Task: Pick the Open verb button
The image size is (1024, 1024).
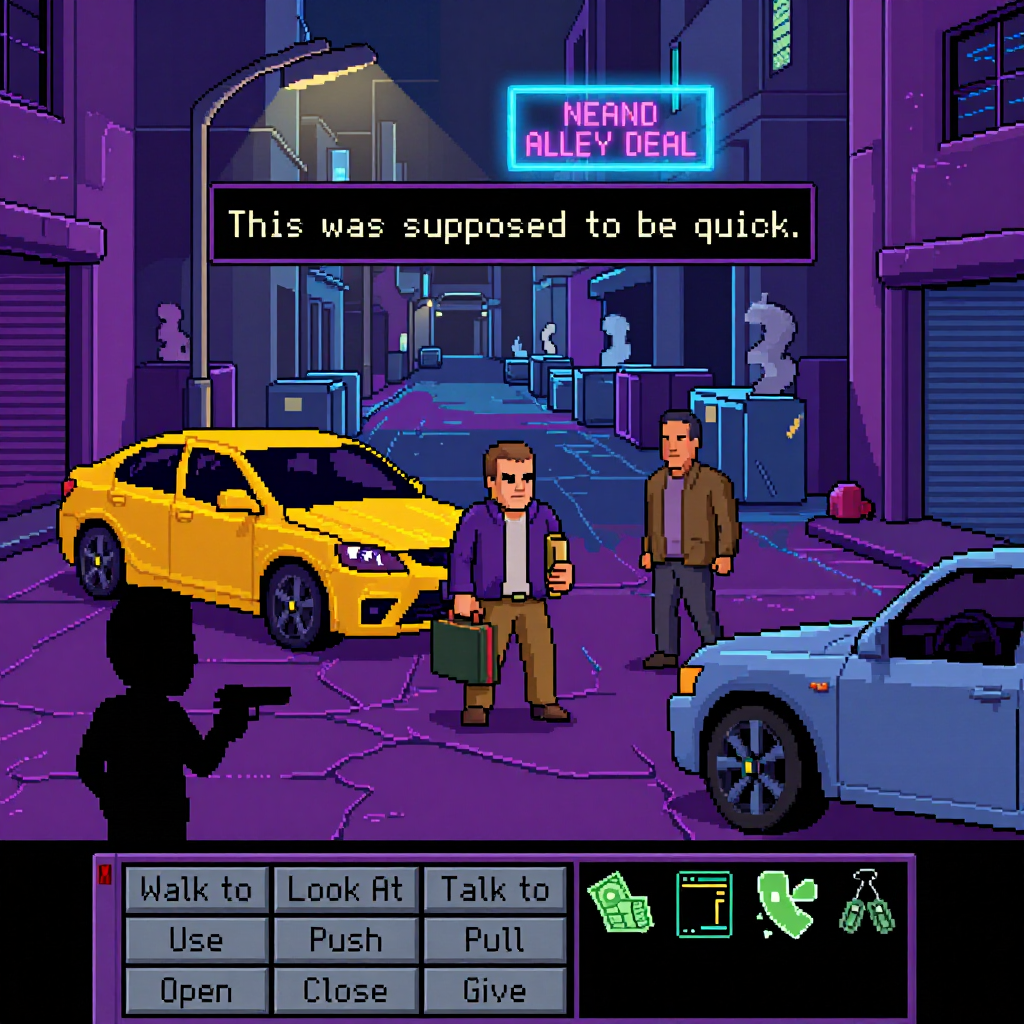Action: [196, 990]
